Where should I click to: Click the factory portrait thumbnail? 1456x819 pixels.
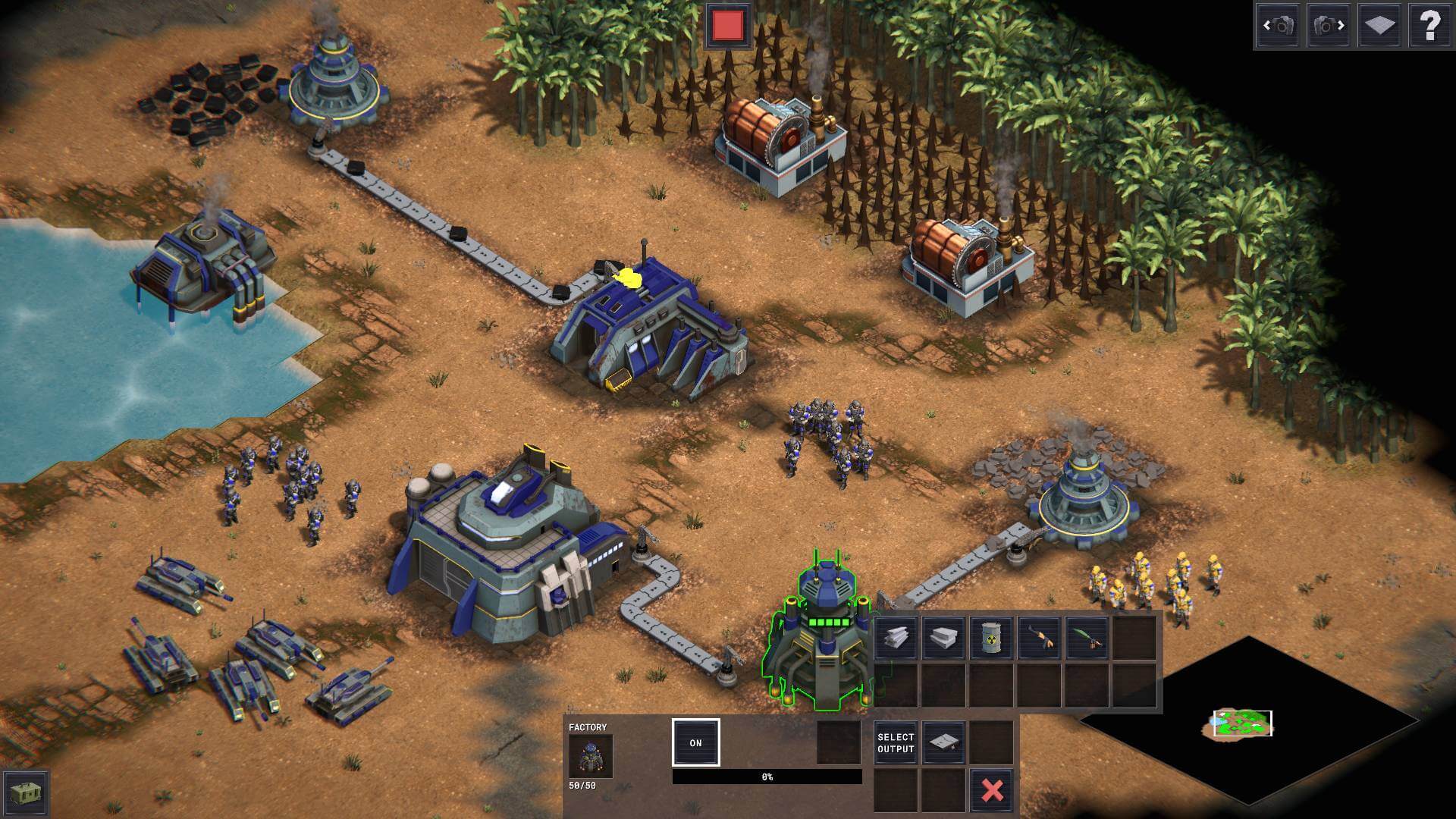(x=591, y=756)
